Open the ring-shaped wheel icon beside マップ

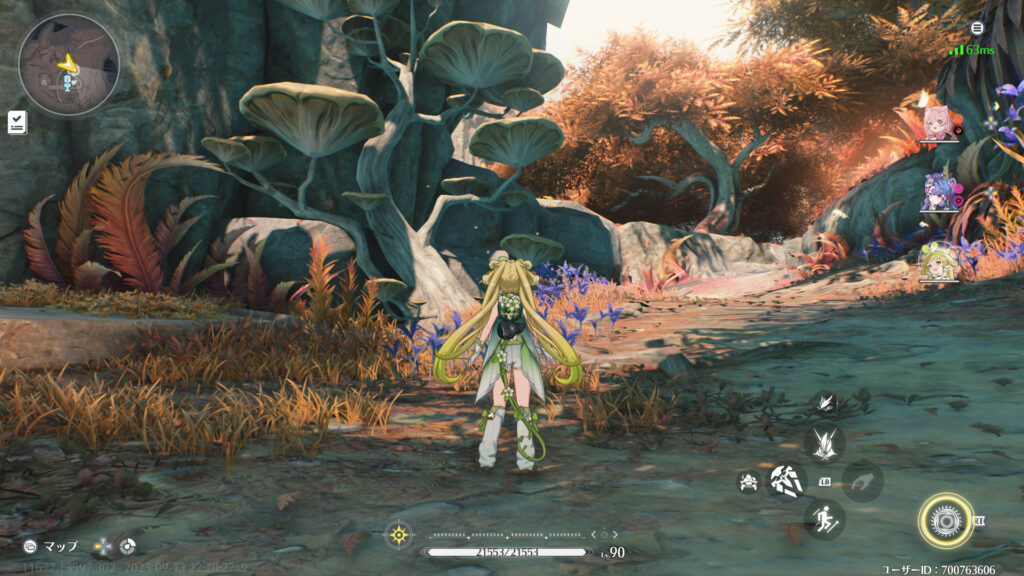[x=126, y=547]
